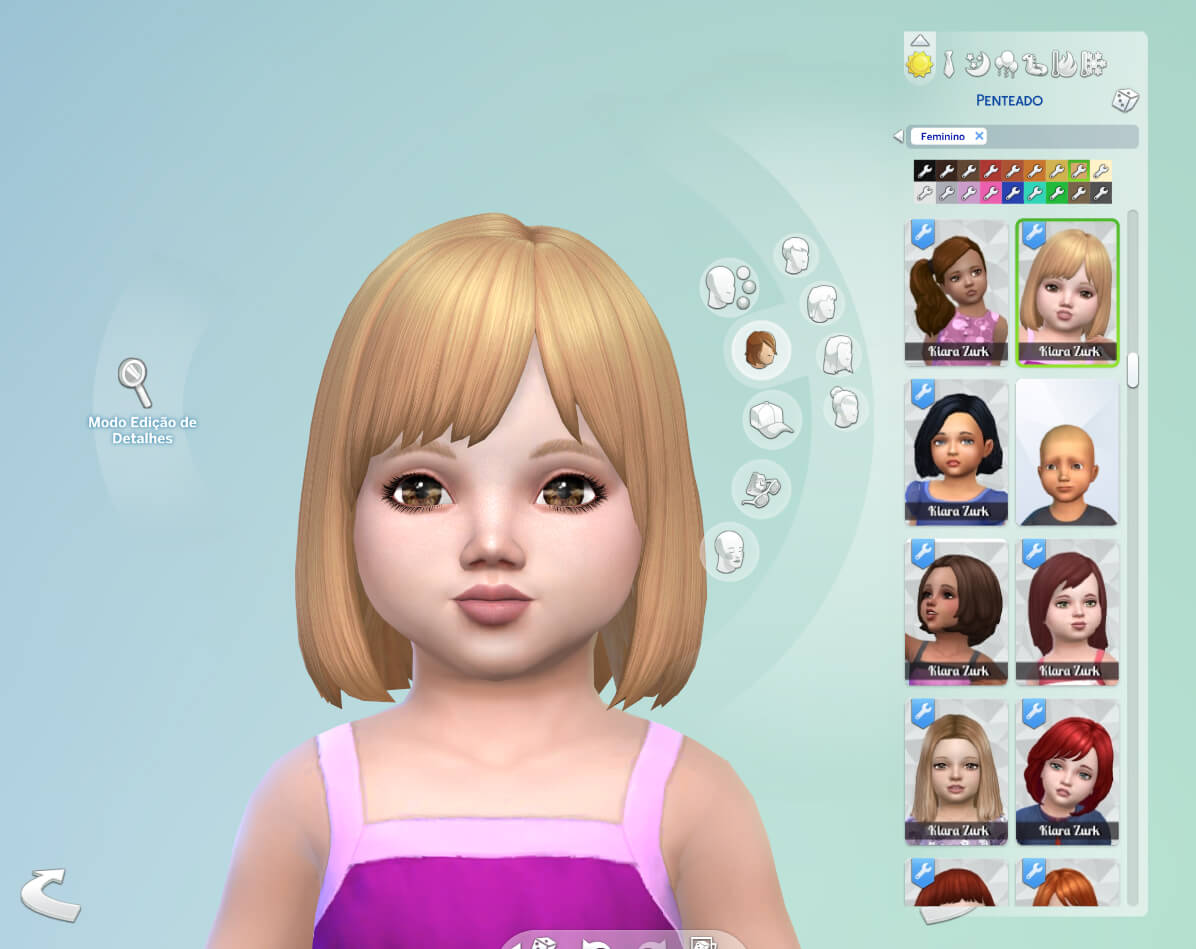The image size is (1196, 949).
Task: Select the brown ponytail hairstyle thumbnail
Action: click(x=956, y=292)
